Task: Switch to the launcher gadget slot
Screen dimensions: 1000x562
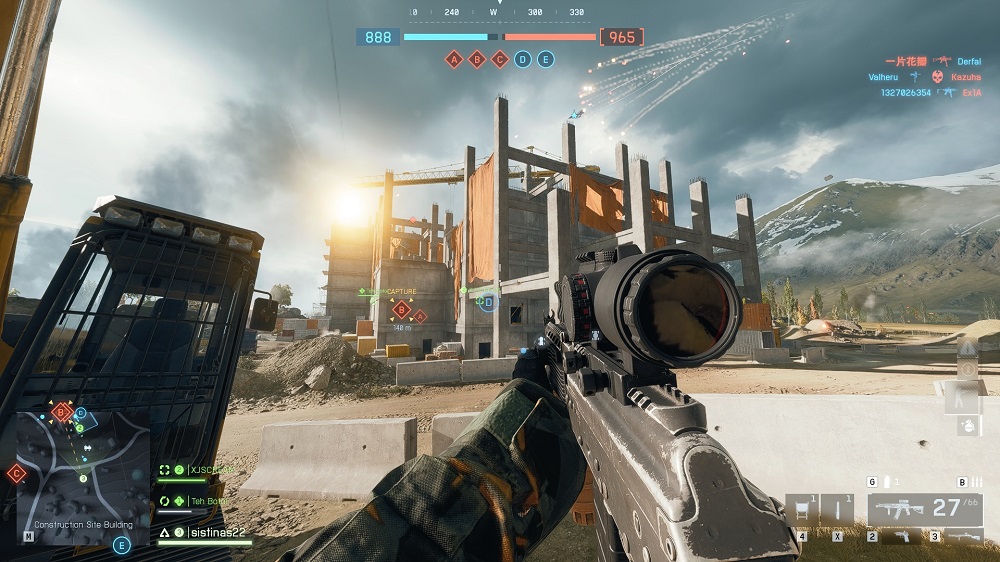Action: [x=965, y=538]
